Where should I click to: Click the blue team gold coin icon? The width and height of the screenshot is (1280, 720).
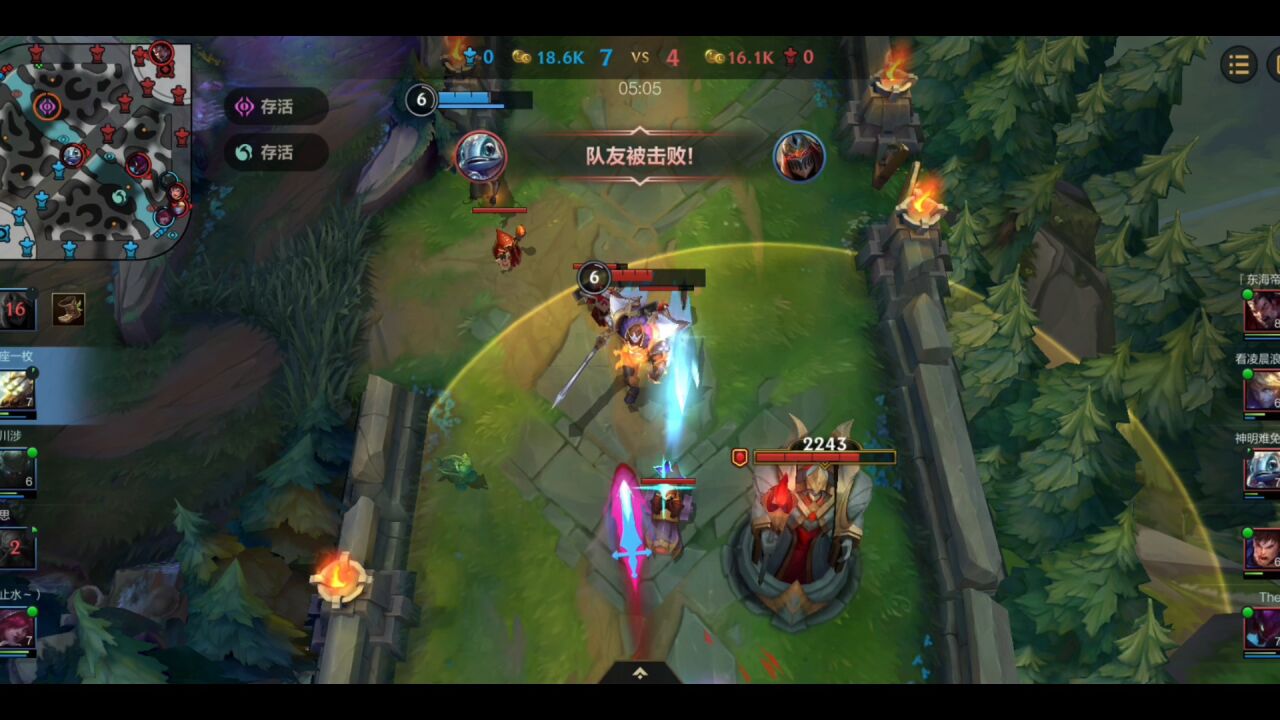coord(523,58)
